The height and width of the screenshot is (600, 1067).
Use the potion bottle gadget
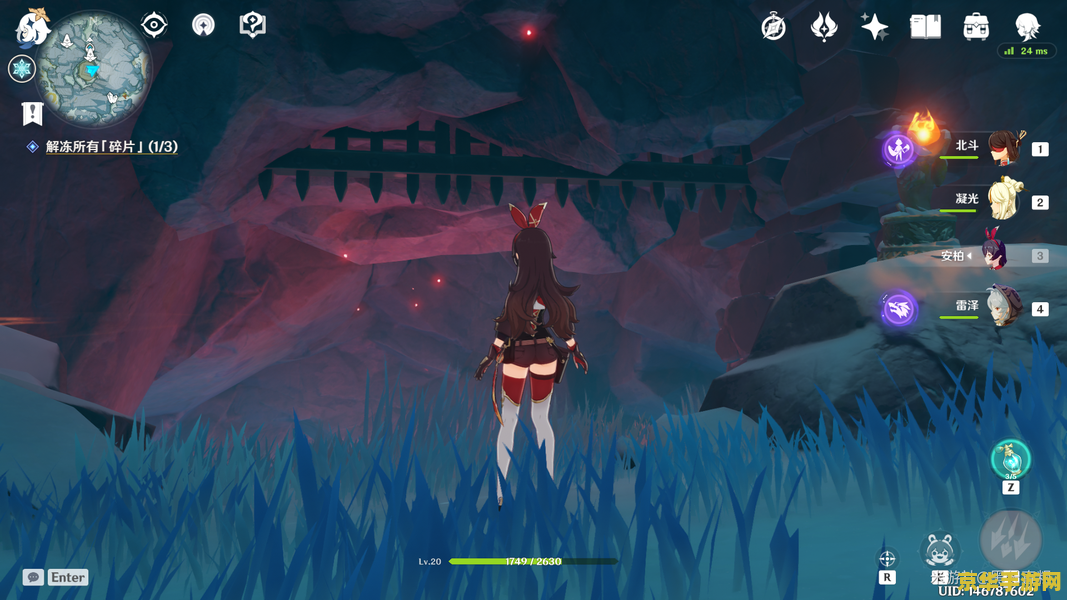[1010, 459]
